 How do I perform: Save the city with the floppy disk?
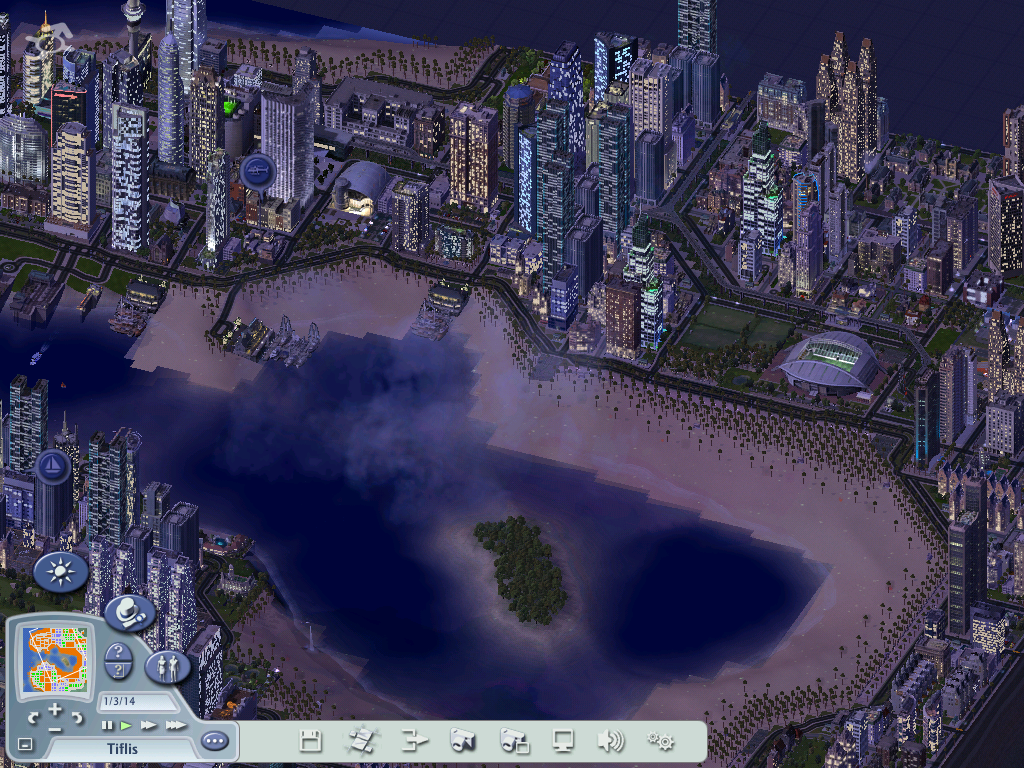311,741
